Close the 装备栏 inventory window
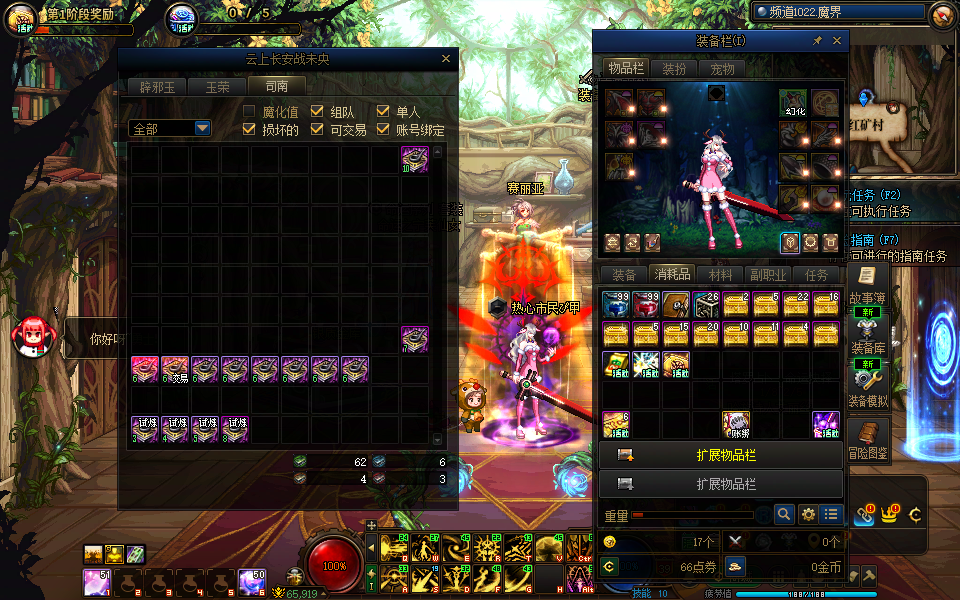This screenshot has width=960, height=600. [x=837, y=41]
